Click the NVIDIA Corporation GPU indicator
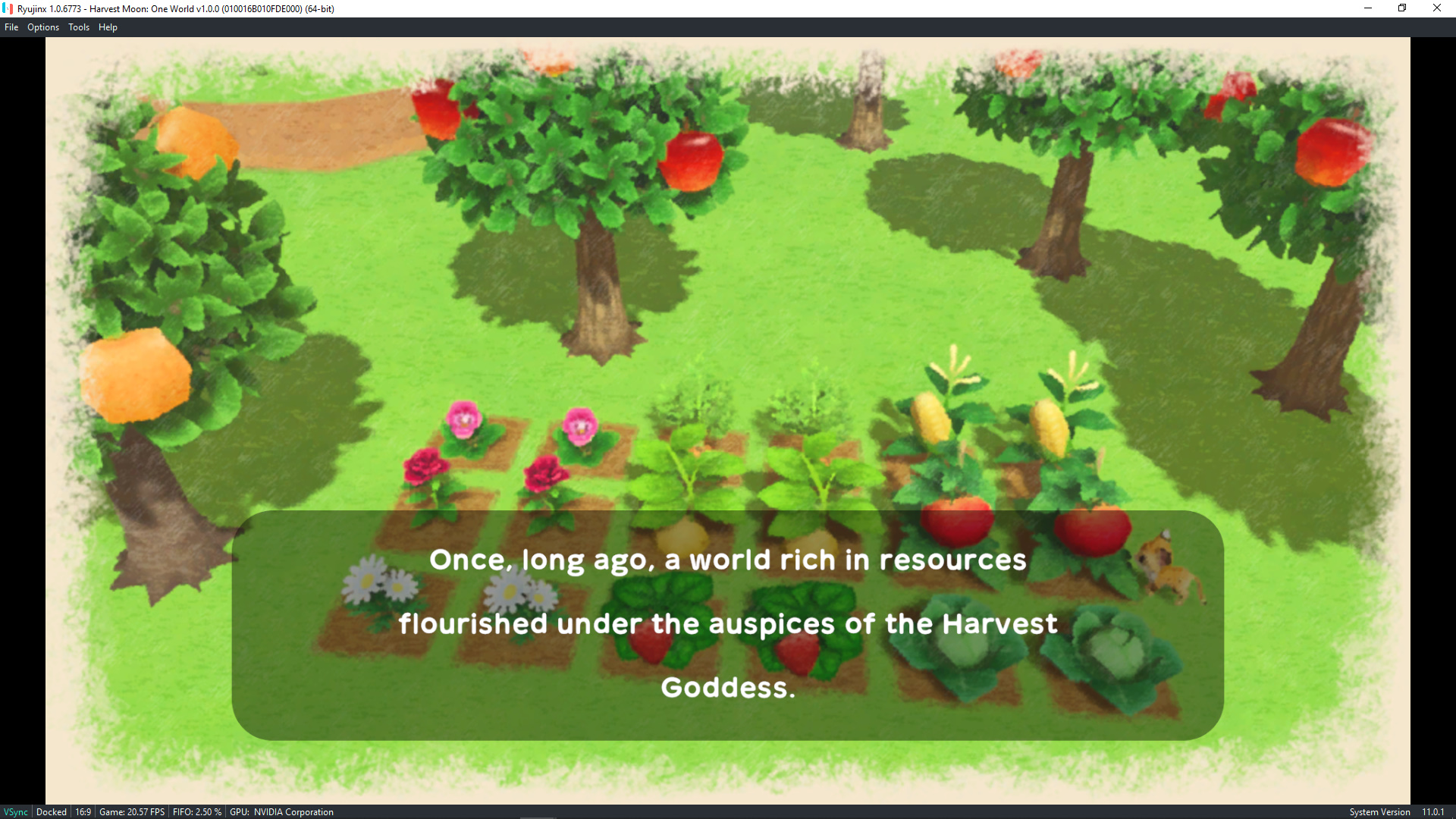 [281, 811]
